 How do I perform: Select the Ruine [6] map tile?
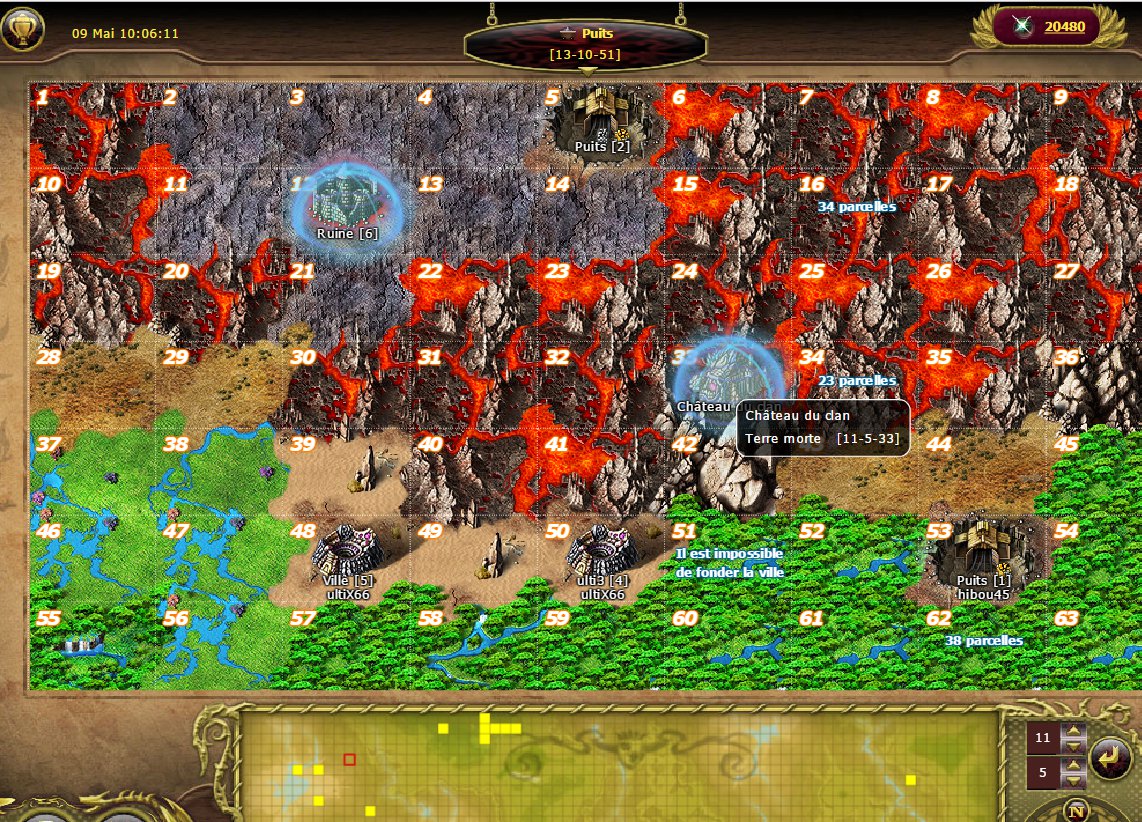coord(346,206)
